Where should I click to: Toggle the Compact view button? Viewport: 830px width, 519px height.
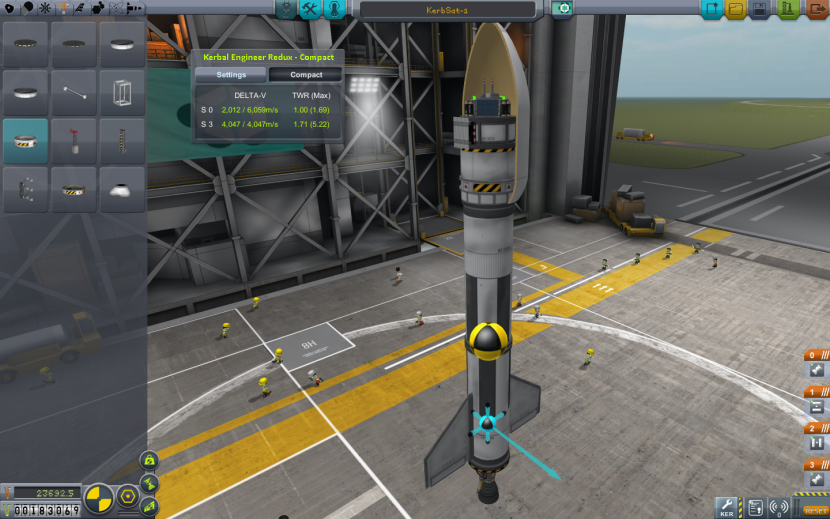click(x=306, y=75)
